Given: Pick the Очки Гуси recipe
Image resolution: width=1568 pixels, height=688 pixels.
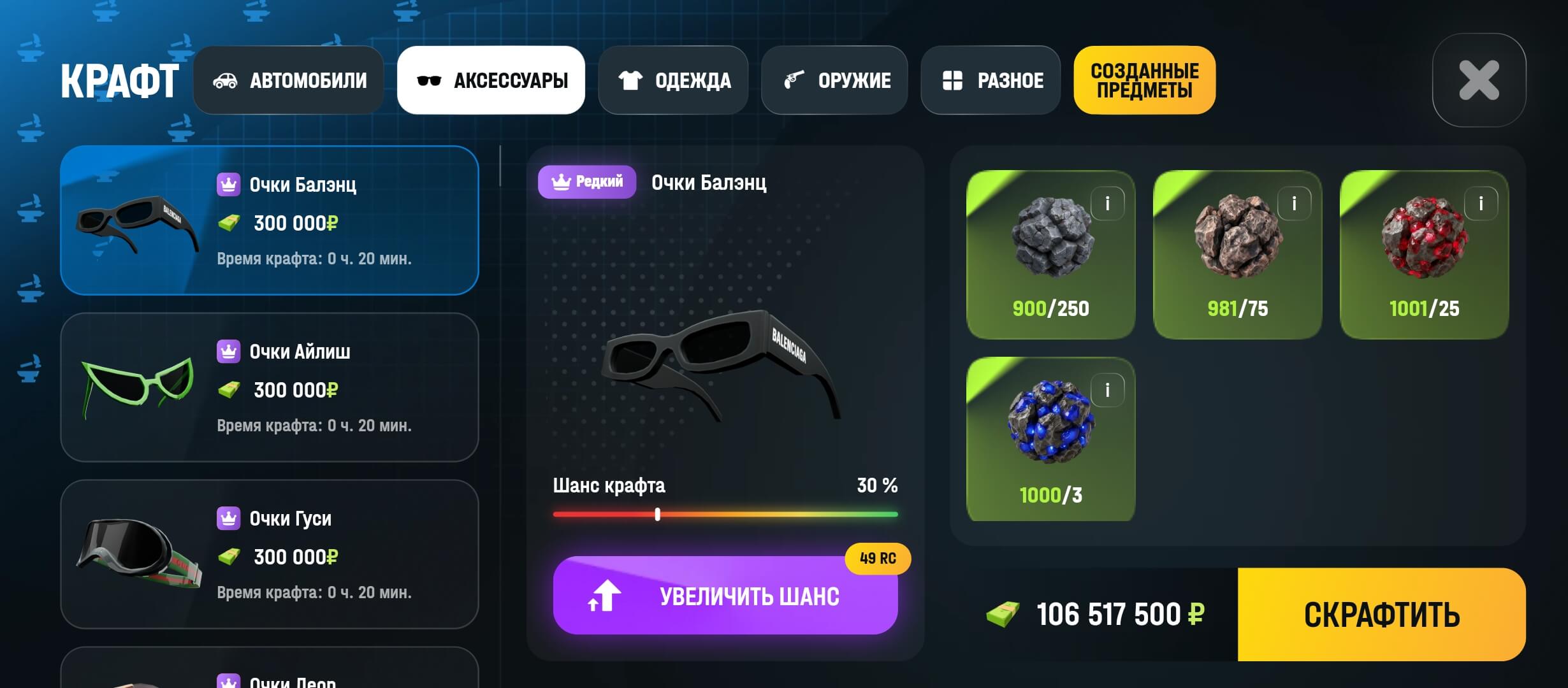Looking at the screenshot, I should [270, 554].
